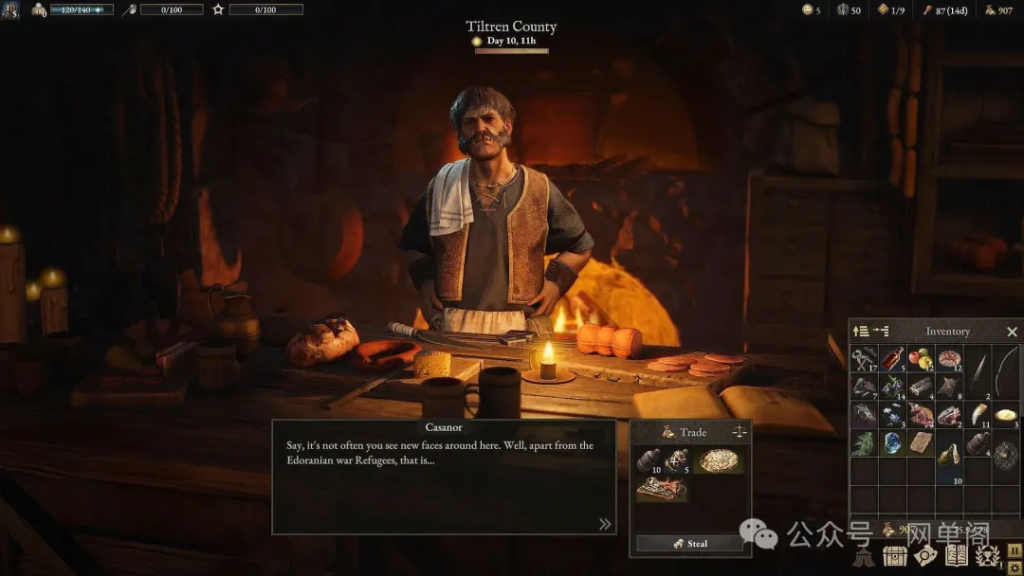The width and height of the screenshot is (1024, 576).
Task: Choose the green herb sprig in inventory
Action: coord(863,443)
